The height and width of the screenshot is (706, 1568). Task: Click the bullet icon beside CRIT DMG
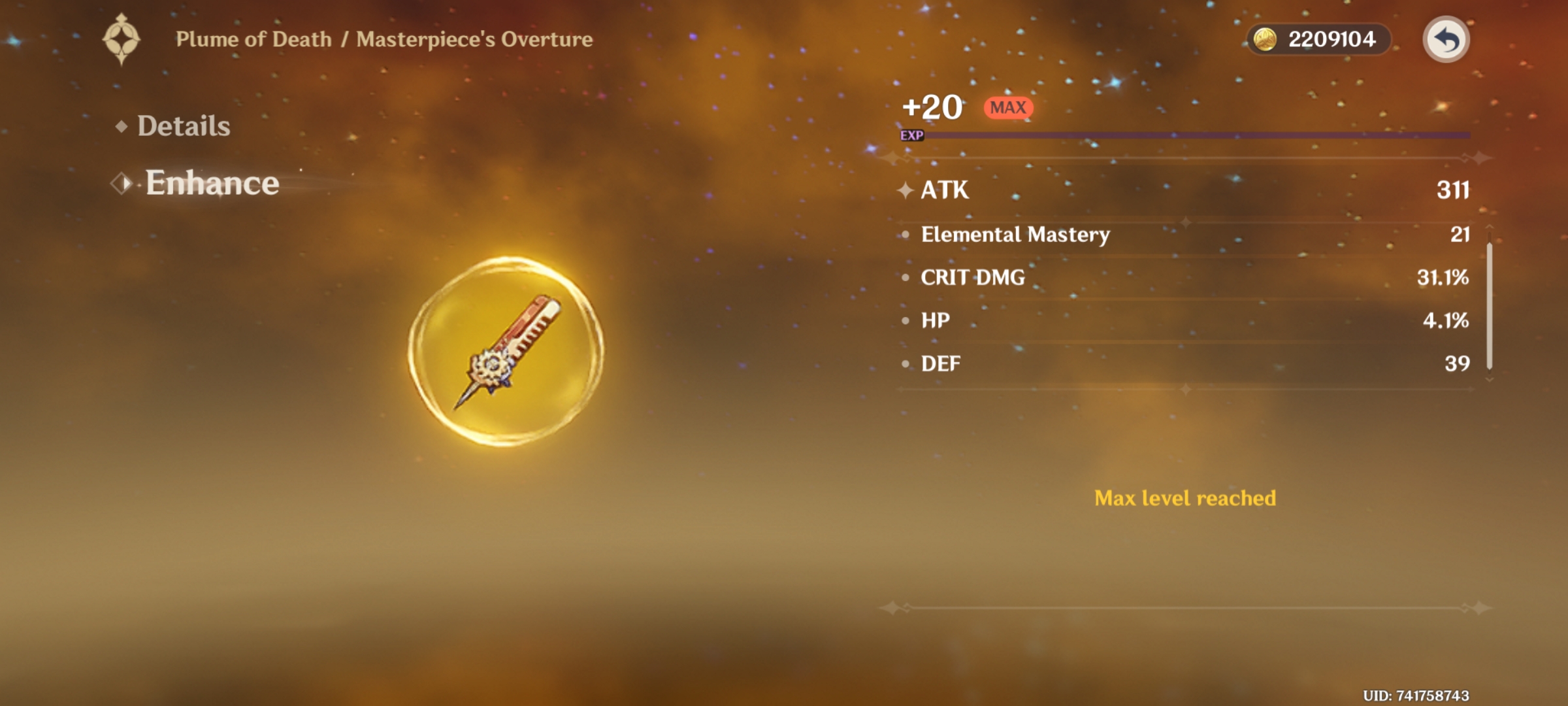905,278
